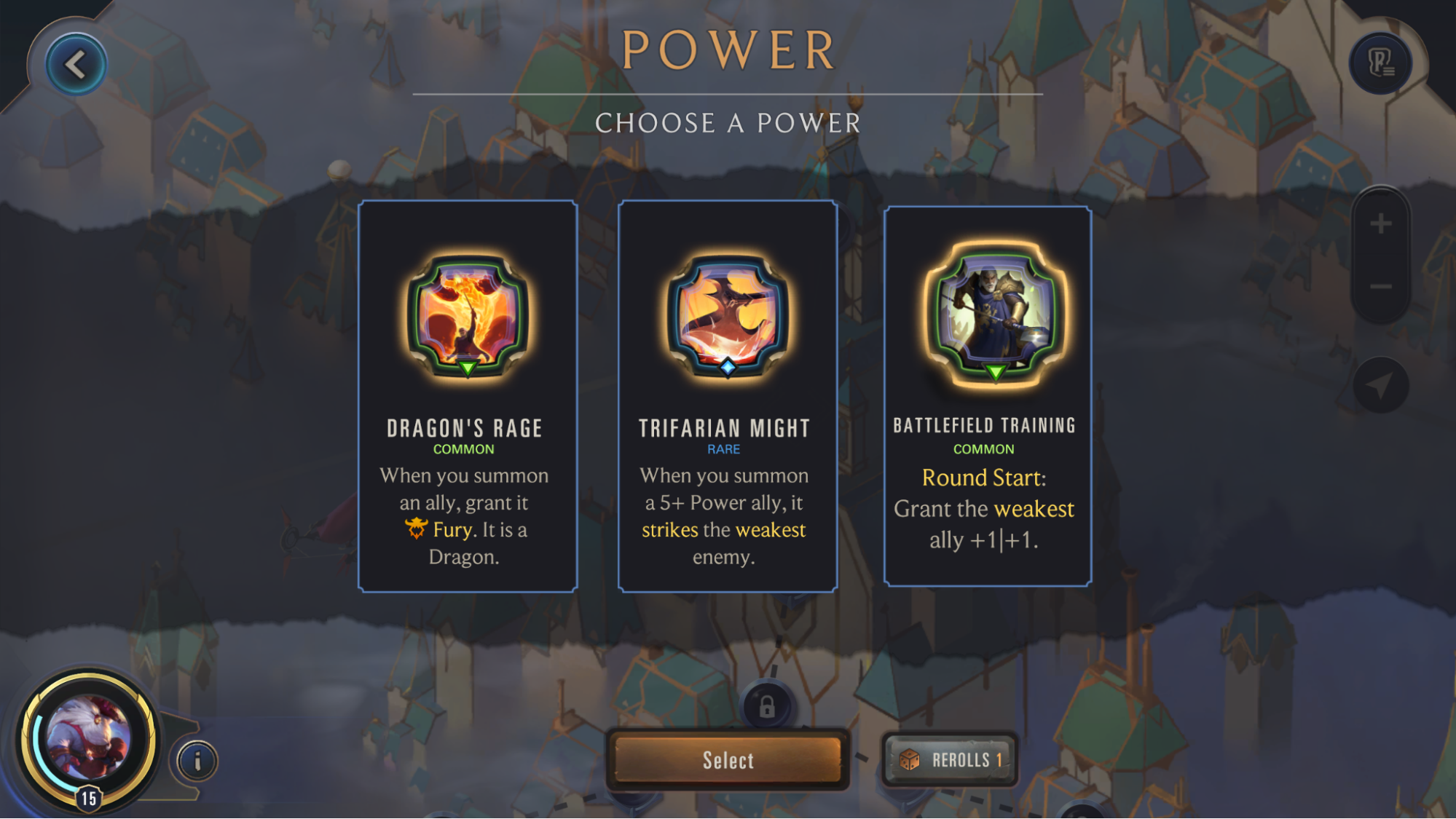Use the Rerolls 1 button
This screenshot has height=819, width=1456.
[948, 759]
